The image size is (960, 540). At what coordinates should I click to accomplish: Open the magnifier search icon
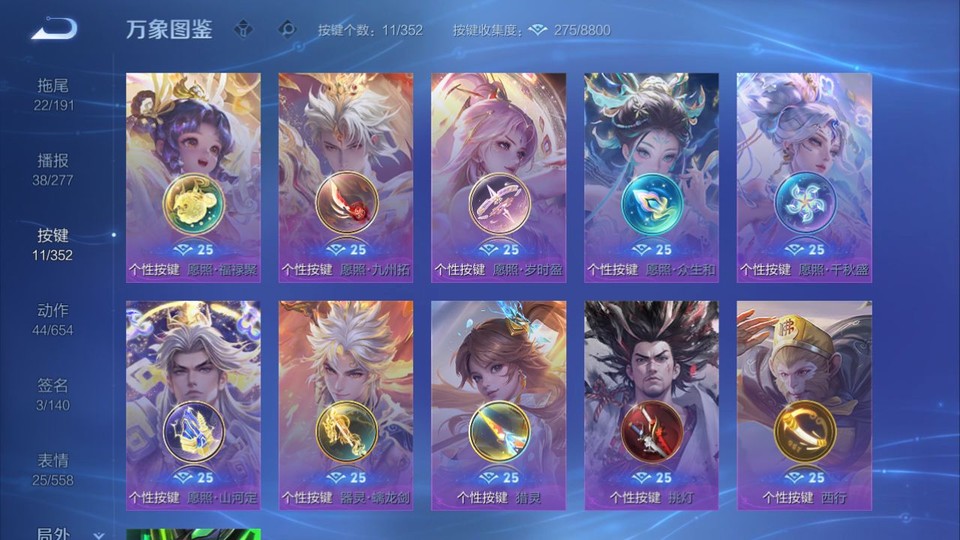(x=287, y=29)
